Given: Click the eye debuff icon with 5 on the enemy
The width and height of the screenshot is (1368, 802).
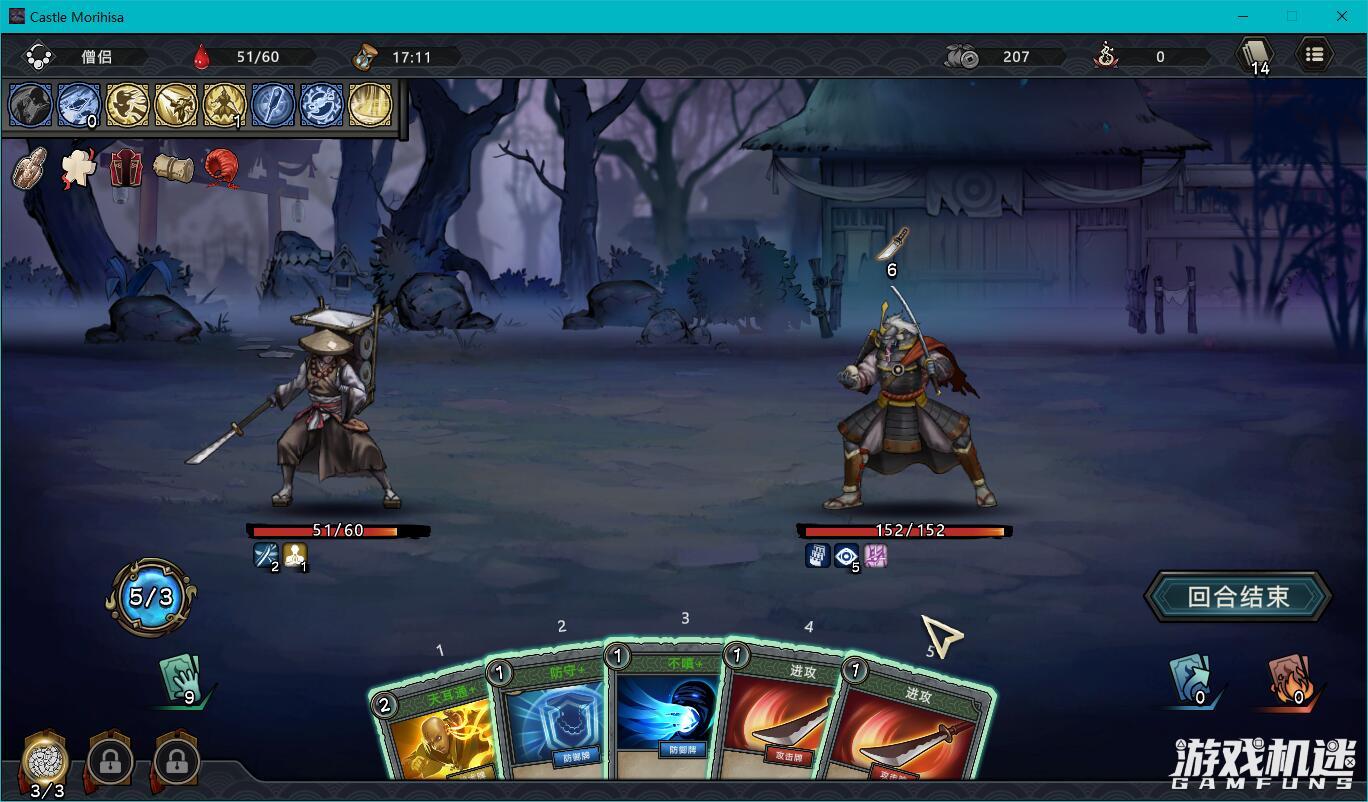Looking at the screenshot, I should click(x=845, y=556).
